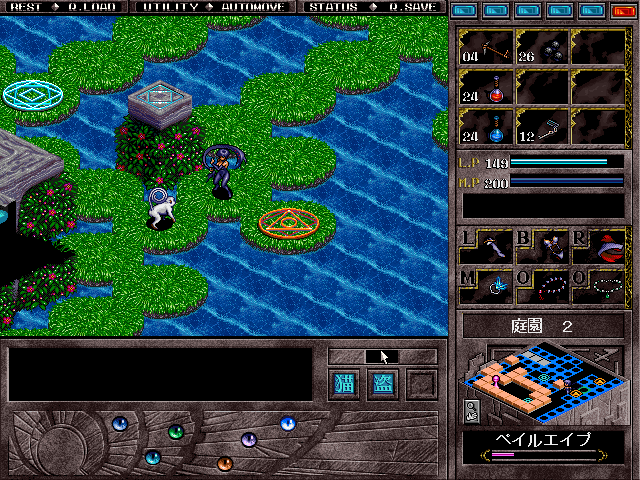The width and height of the screenshot is (640, 480).
Task: Click the minimap magnifier zoom icon
Action: click(471, 411)
